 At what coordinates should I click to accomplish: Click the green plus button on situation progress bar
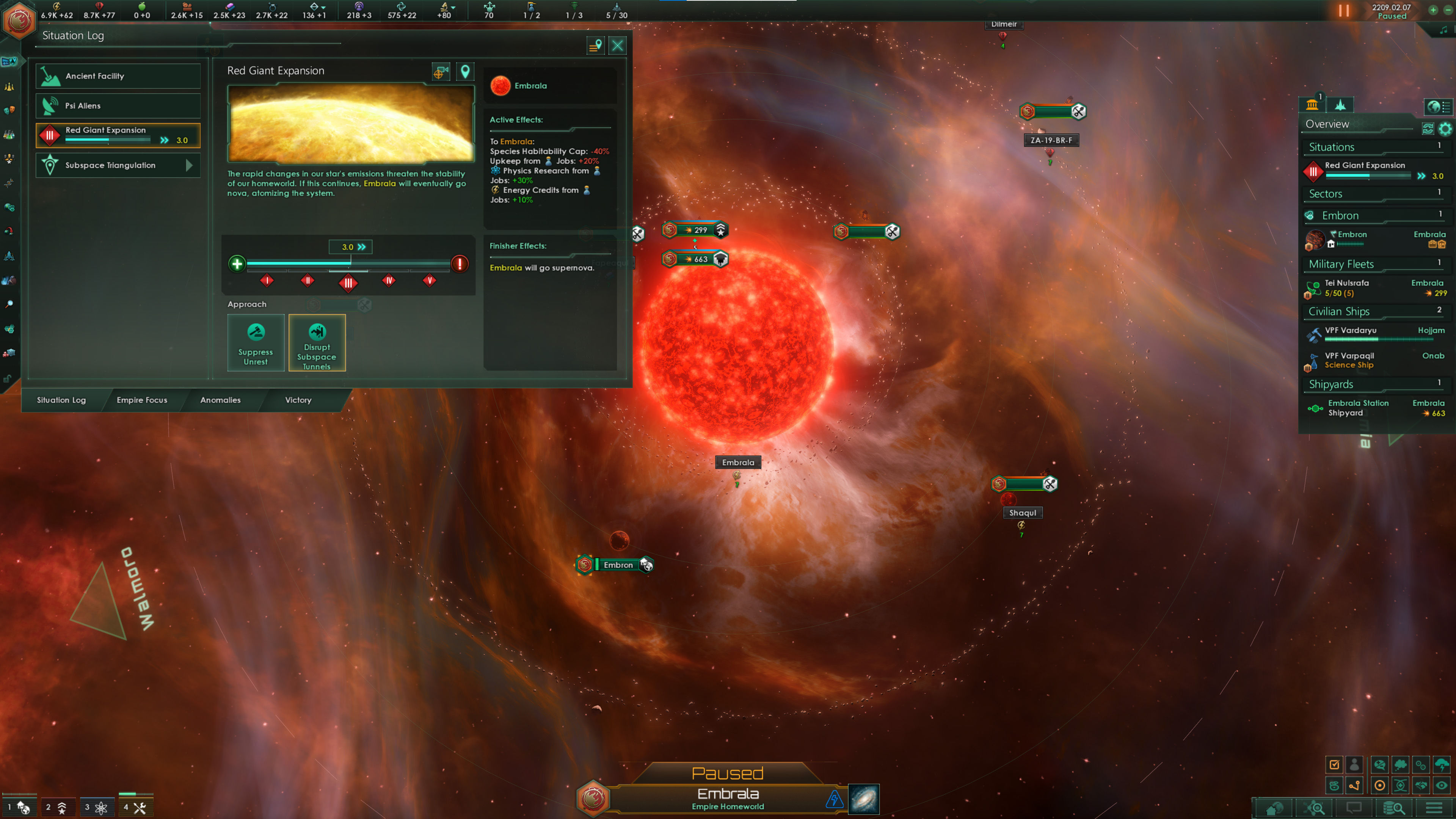coord(237,264)
